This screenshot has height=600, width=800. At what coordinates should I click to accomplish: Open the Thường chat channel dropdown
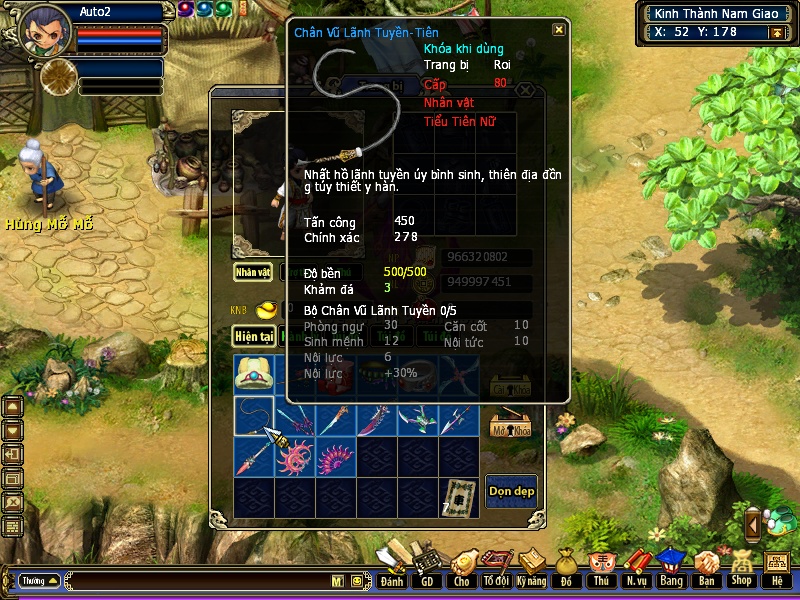pos(40,581)
